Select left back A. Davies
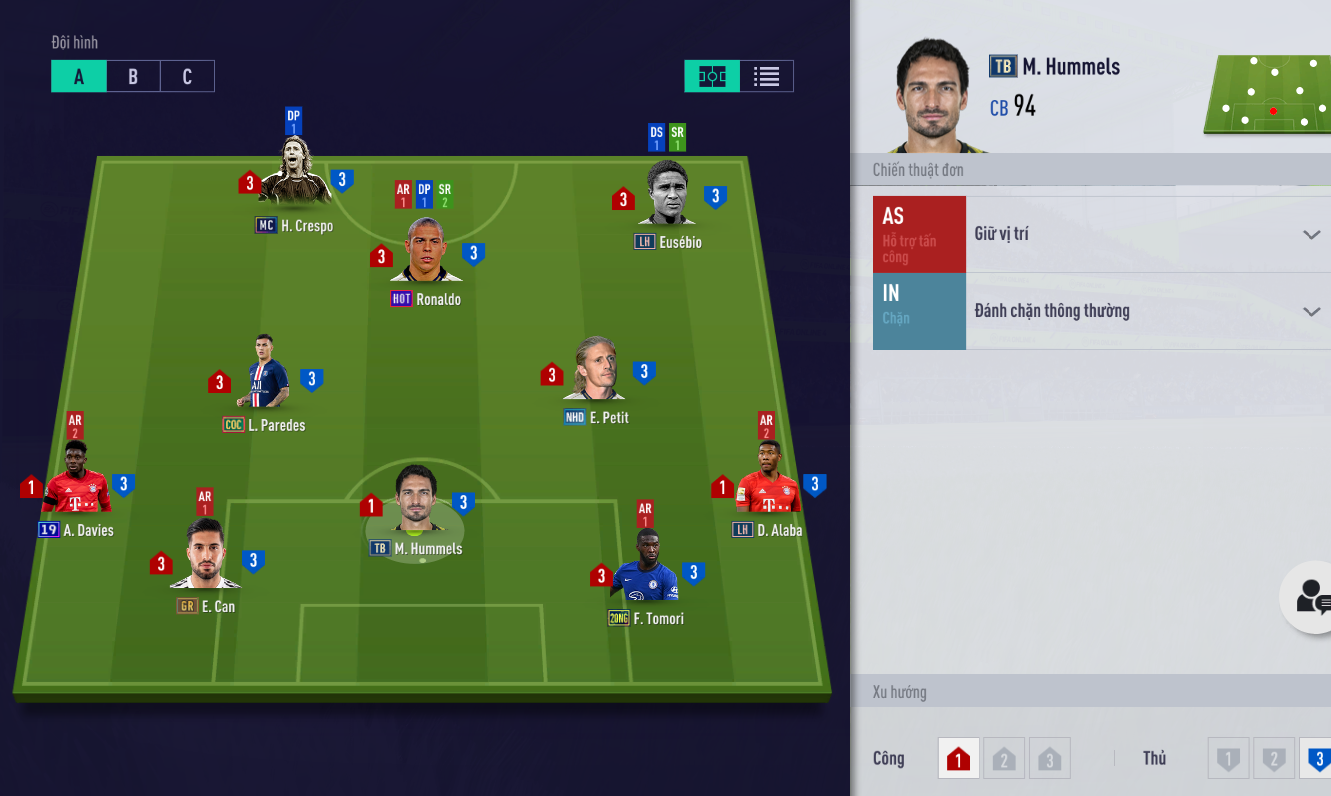1331x796 pixels. tap(76, 481)
